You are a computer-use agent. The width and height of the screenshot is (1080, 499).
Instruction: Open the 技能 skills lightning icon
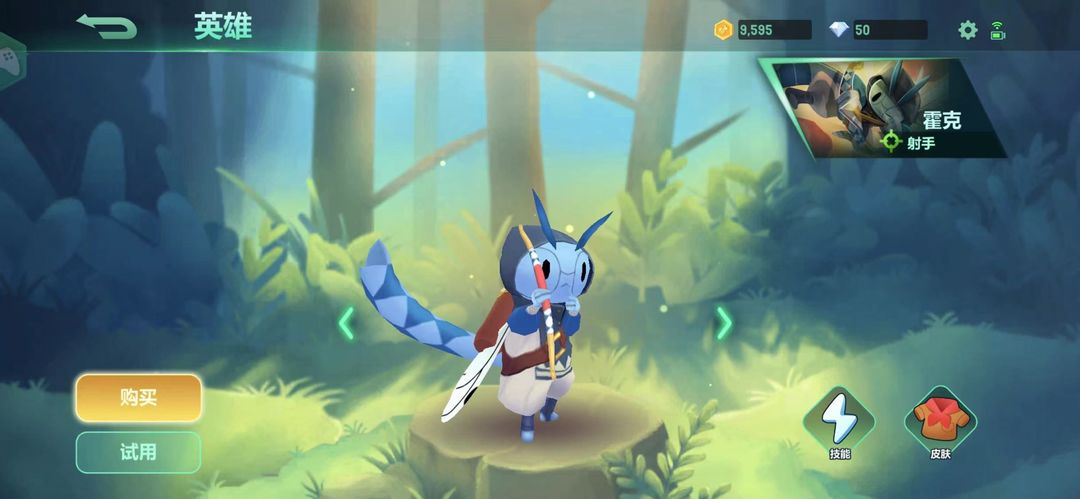pos(838,420)
